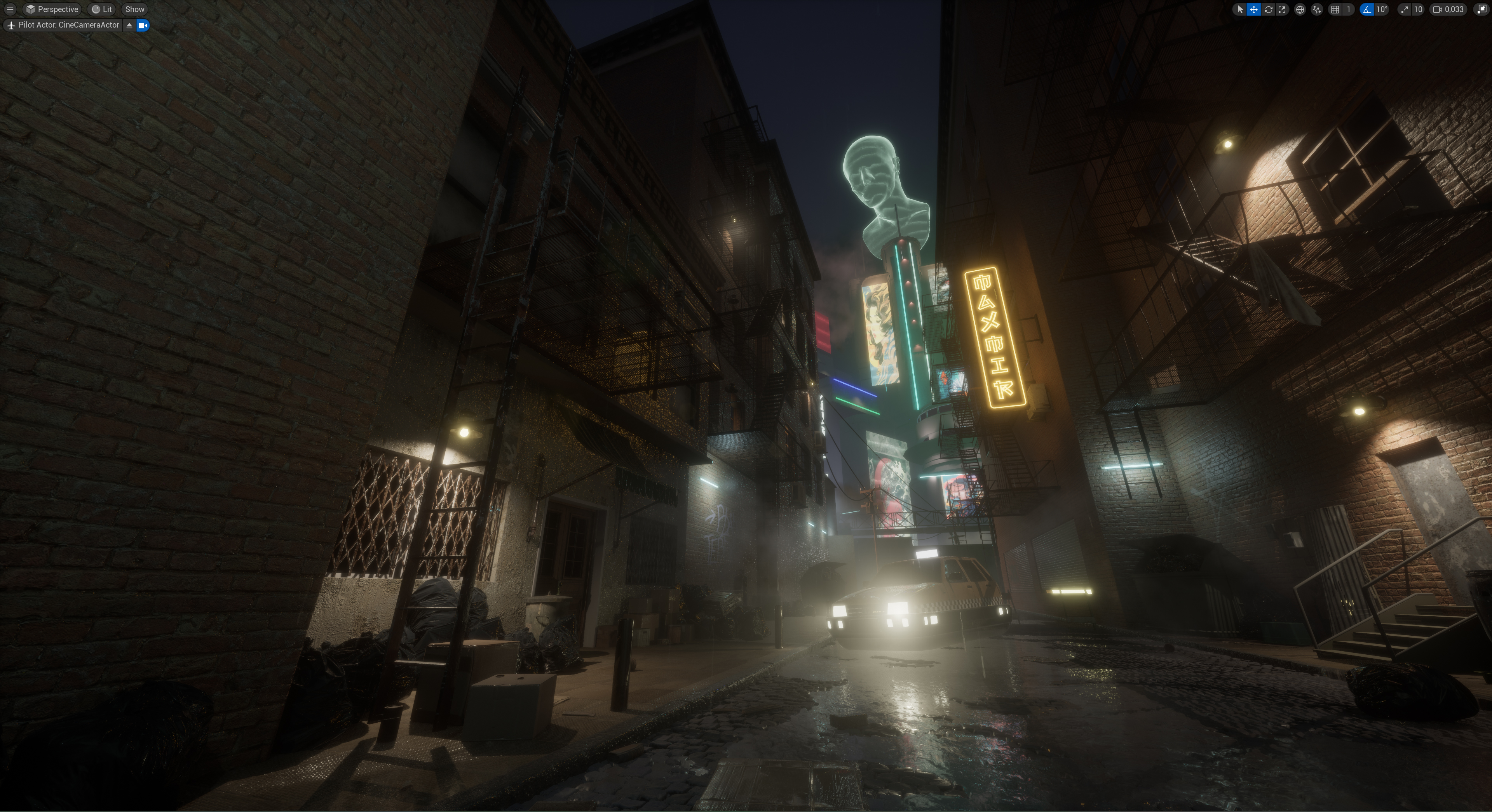Open the grid snap size value 1
1492x812 pixels.
(x=1348, y=9)
